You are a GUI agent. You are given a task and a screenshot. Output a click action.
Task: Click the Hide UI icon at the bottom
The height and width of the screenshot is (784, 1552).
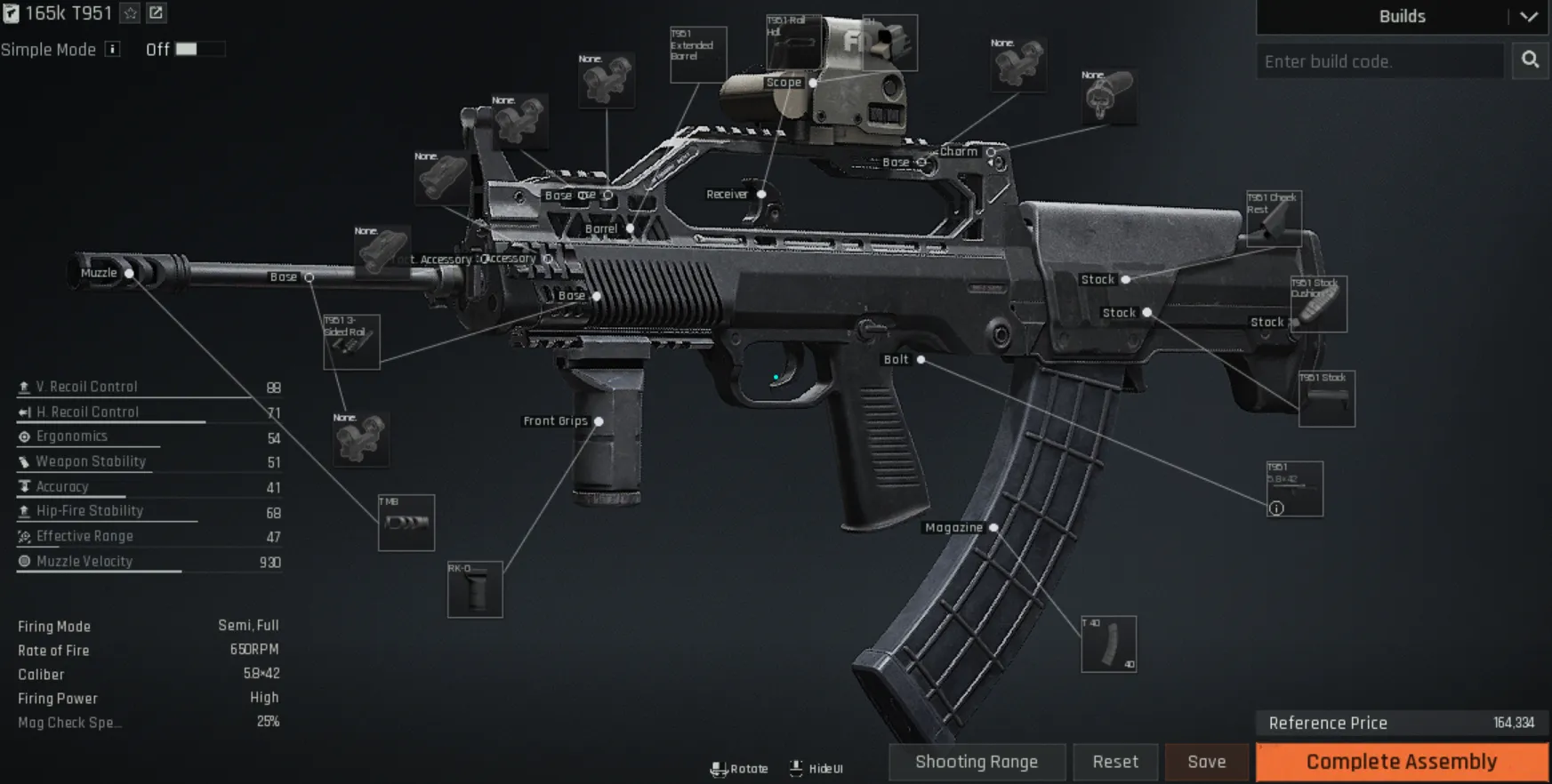[x=796, y=766]
